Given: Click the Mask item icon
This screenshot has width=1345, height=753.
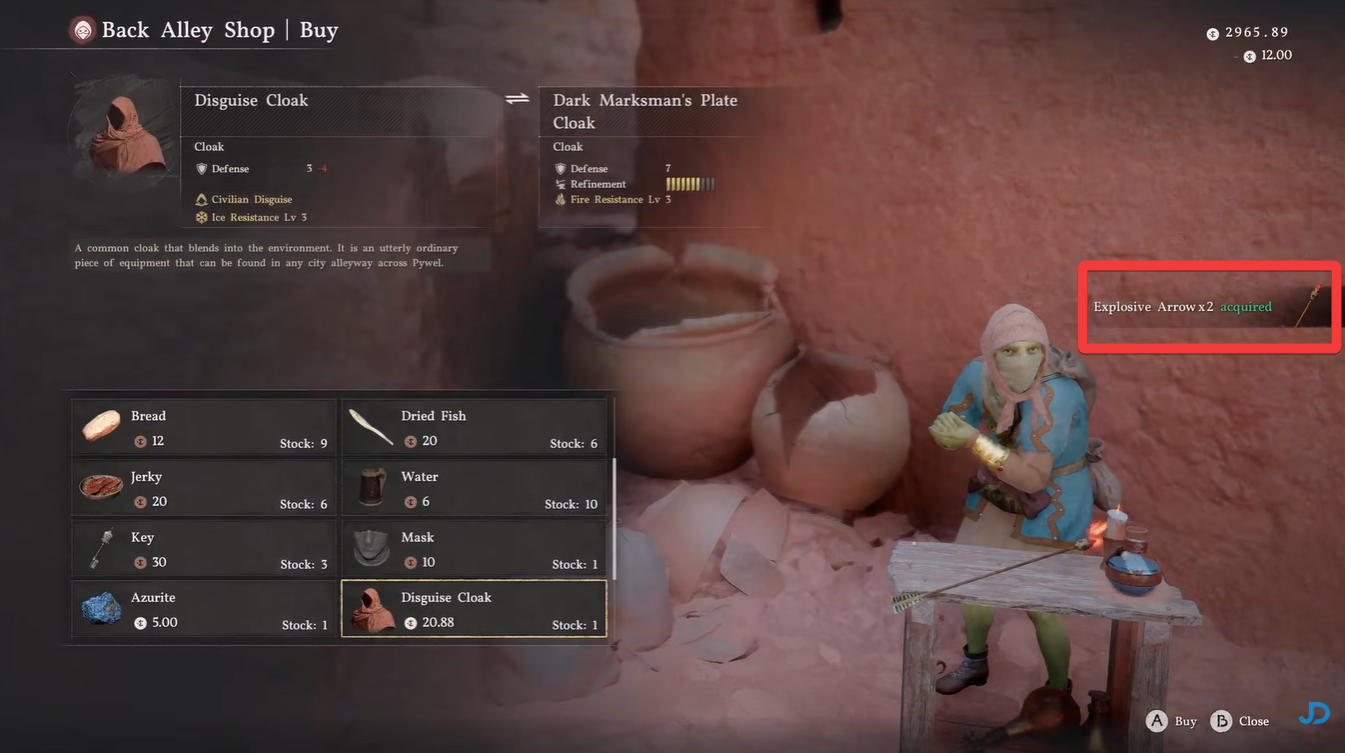Looking at the screenshot, I should (370, 548).
